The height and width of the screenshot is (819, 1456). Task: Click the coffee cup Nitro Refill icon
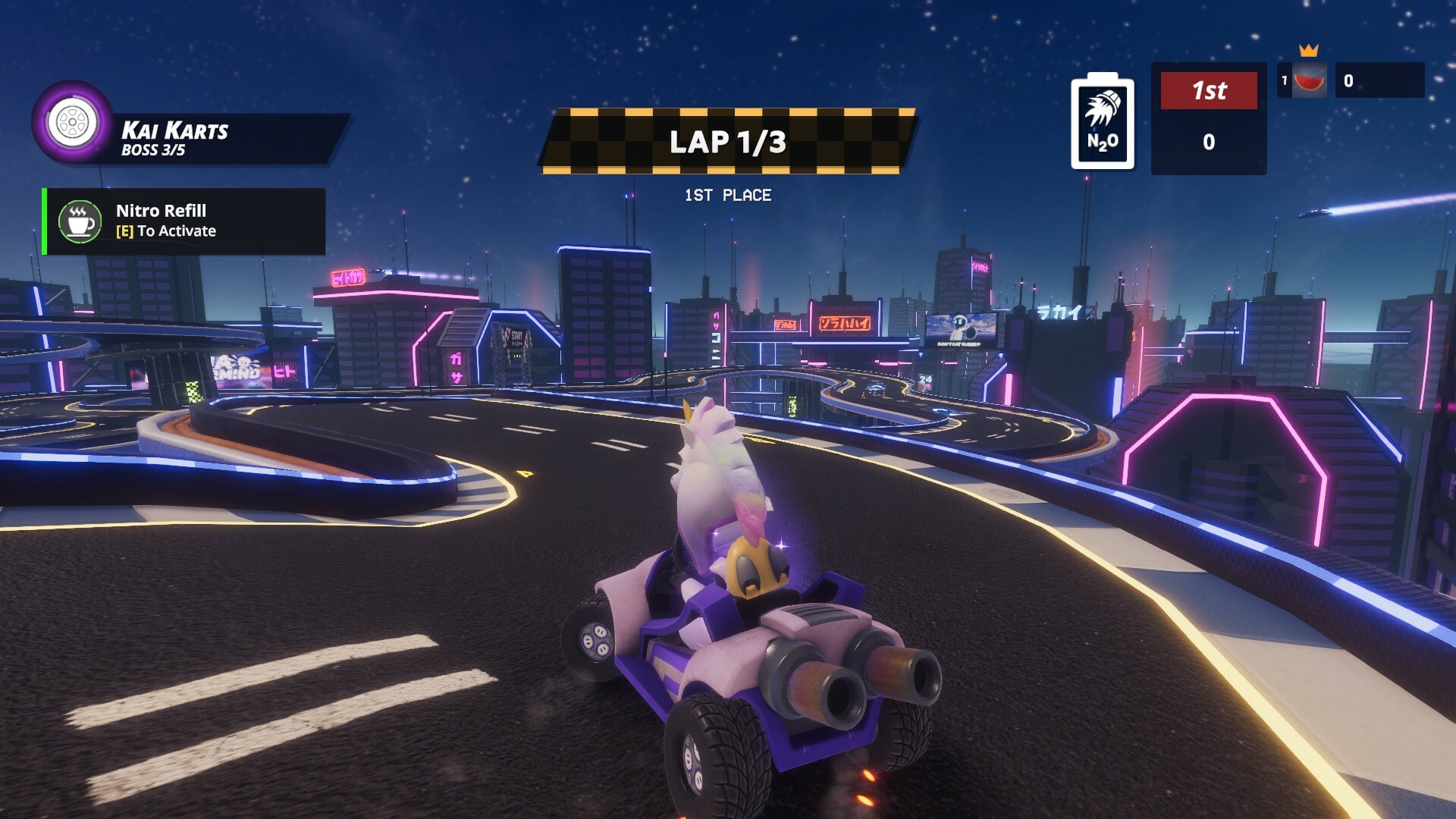79,221
